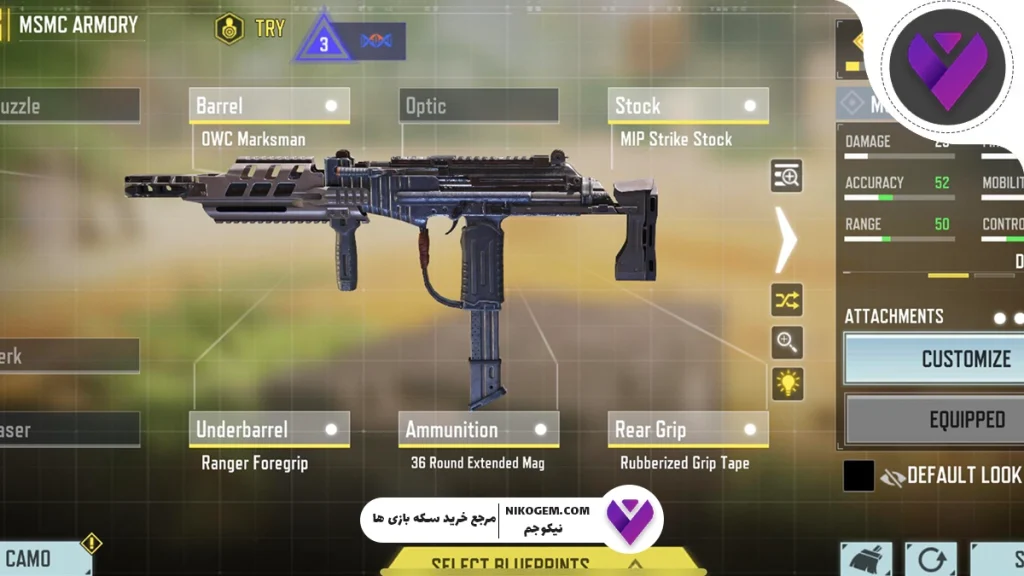
Task: Click the magnifying glass inspect icon
Action: coord(787,342)
